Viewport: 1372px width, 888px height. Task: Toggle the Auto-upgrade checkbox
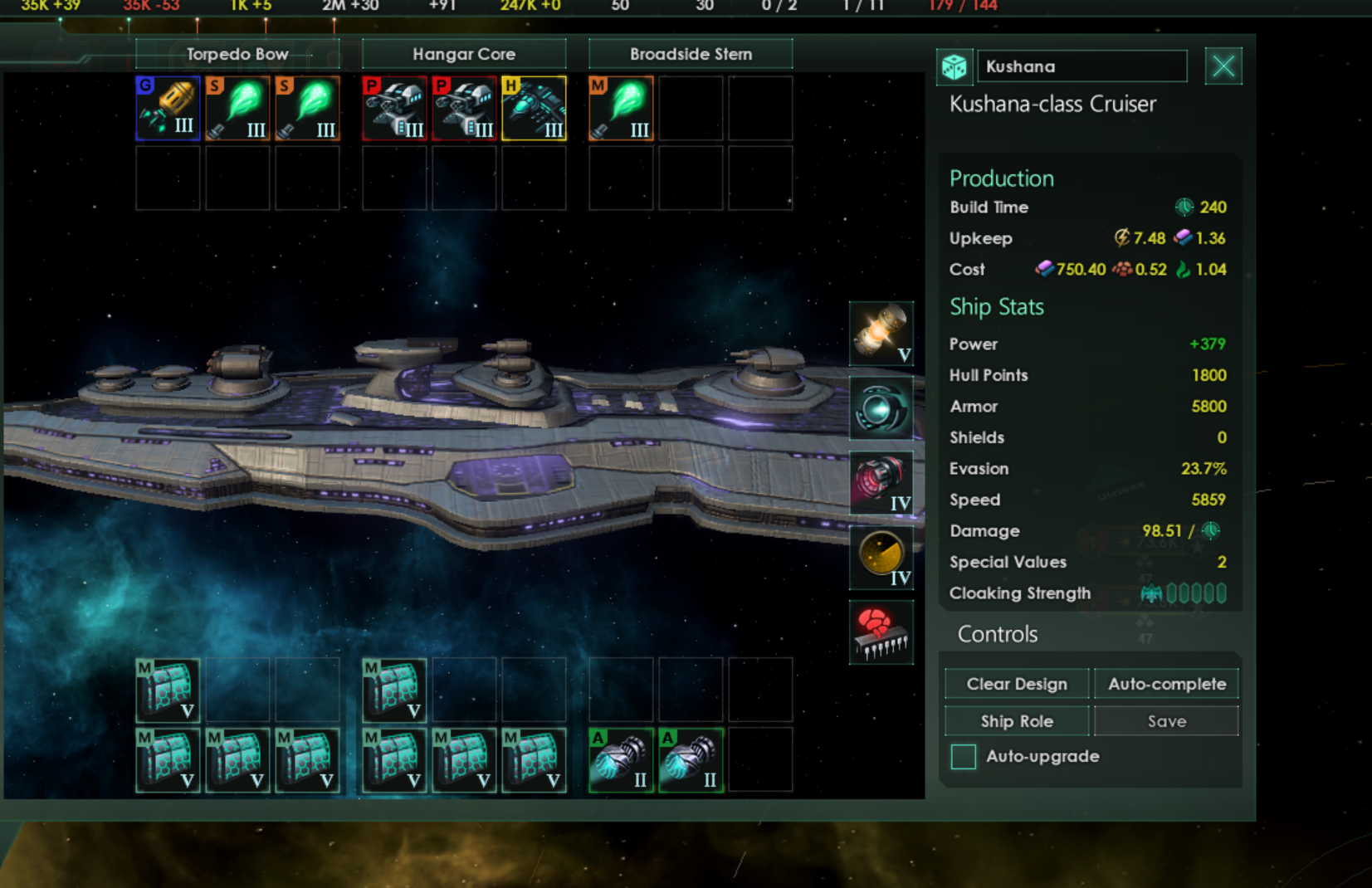coord(964,757)
